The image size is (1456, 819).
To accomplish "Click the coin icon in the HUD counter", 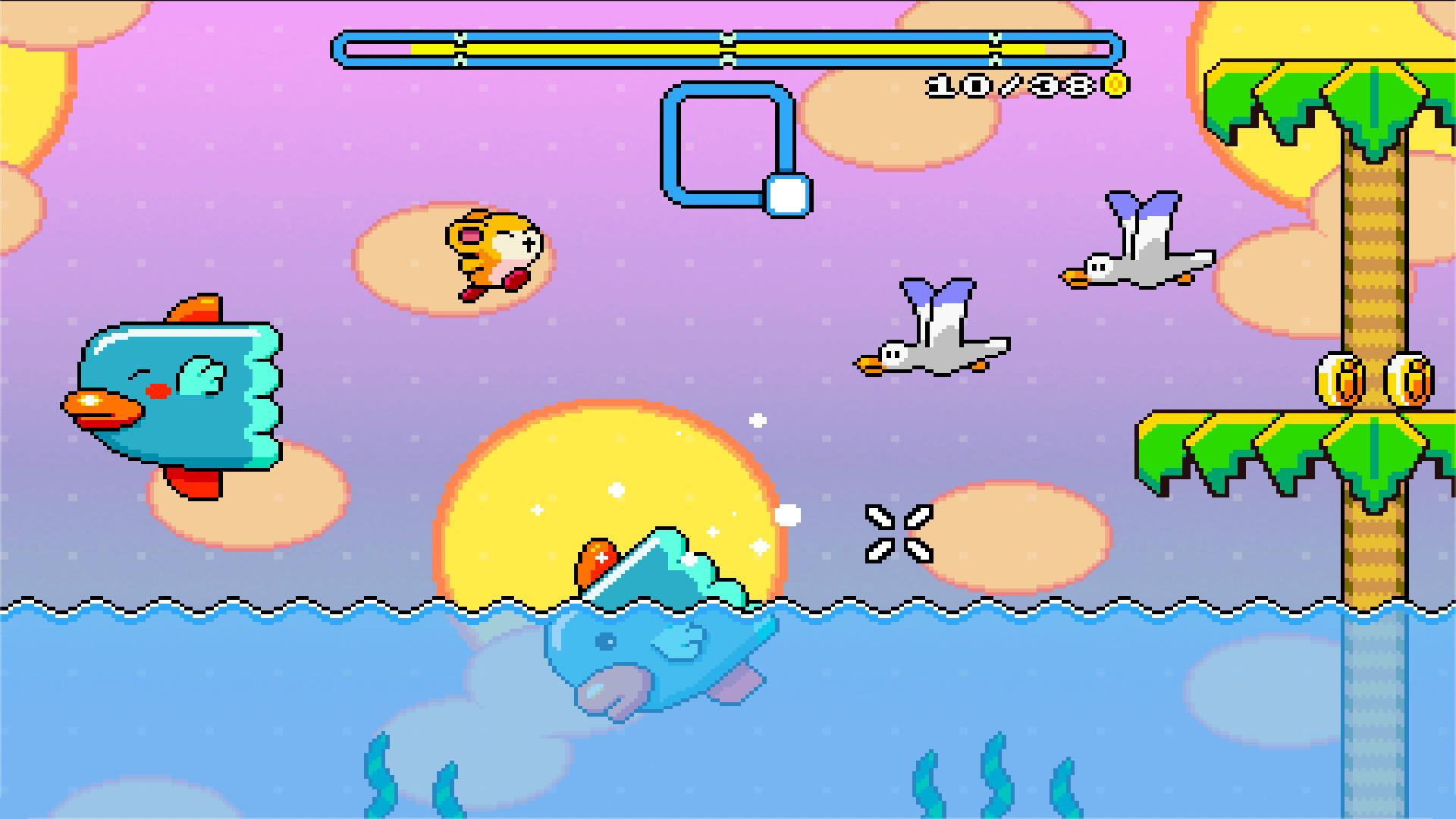I will (x=1116, y=83).
